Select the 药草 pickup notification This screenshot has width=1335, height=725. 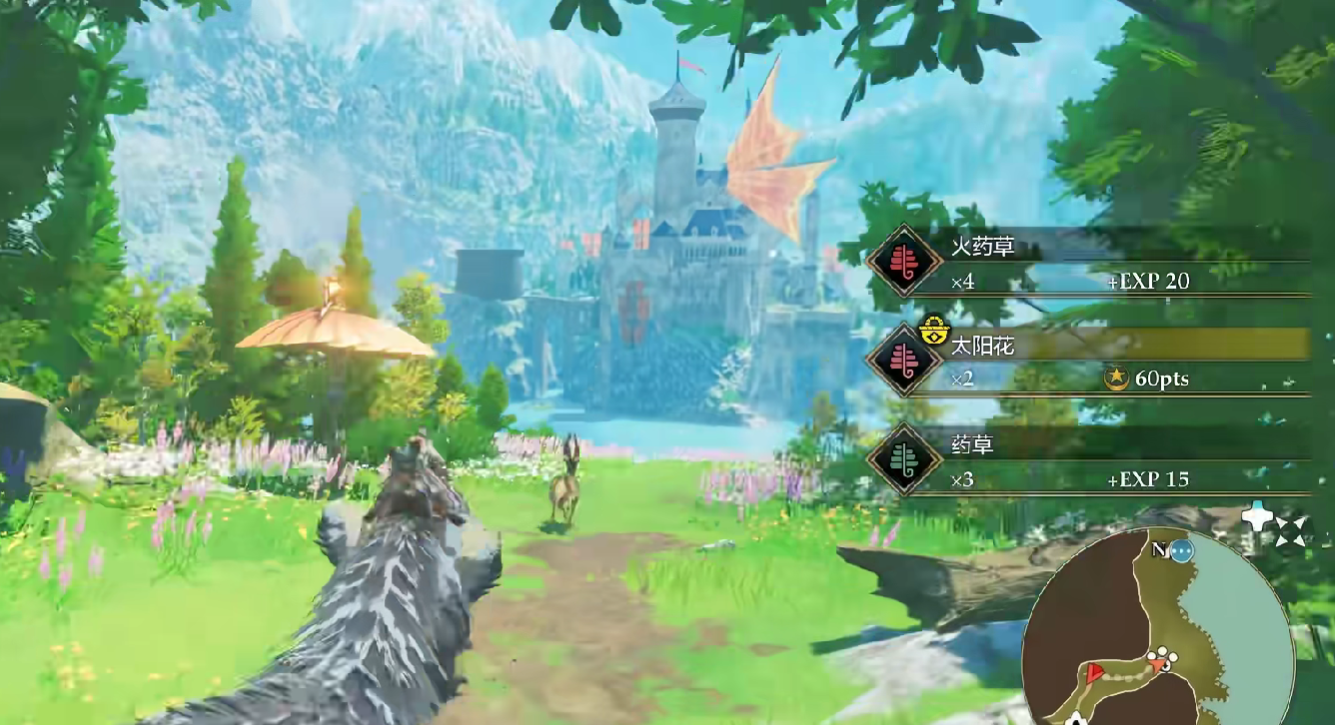click(1090, 460)
